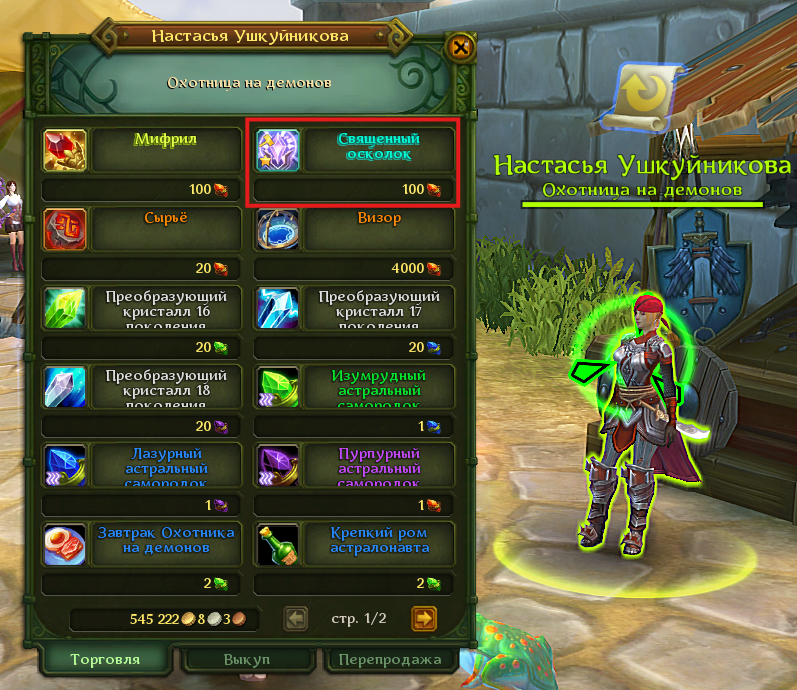Show the Перепродажа tab
The width and height of the screenshot is (797, 690).
coord(390,661)
